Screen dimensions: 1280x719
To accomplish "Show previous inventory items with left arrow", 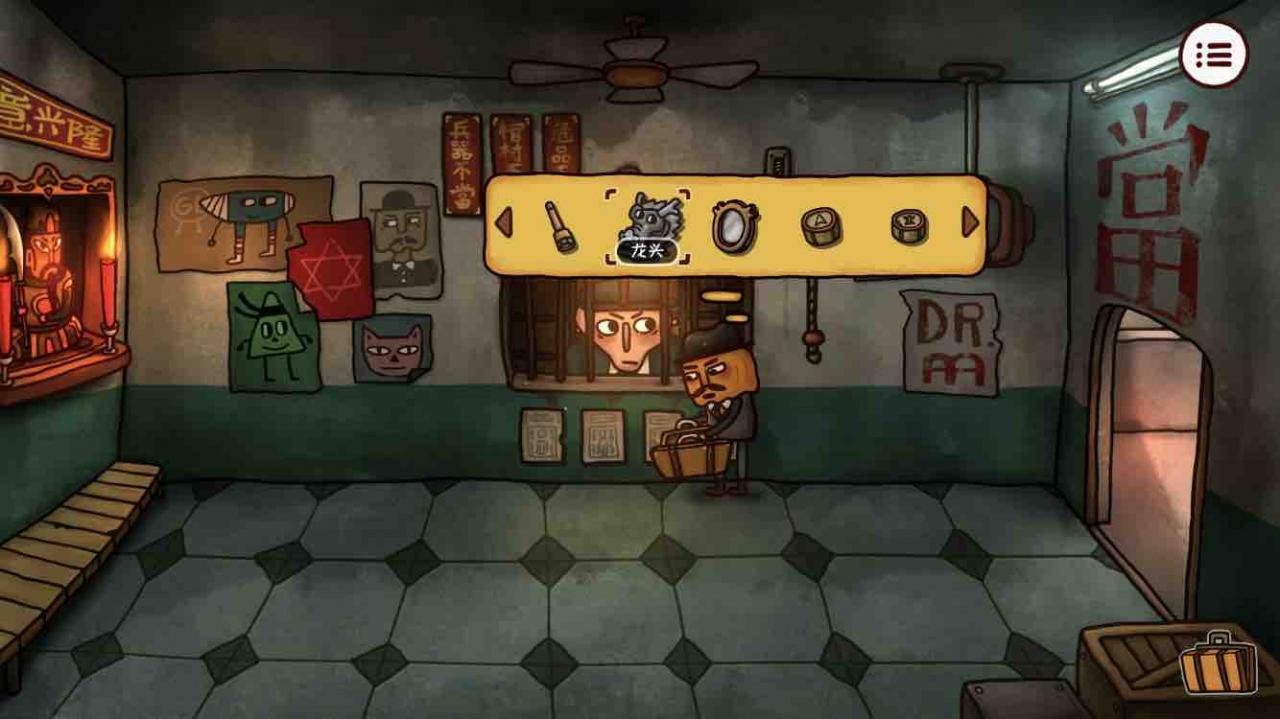I will click(503, 223).
